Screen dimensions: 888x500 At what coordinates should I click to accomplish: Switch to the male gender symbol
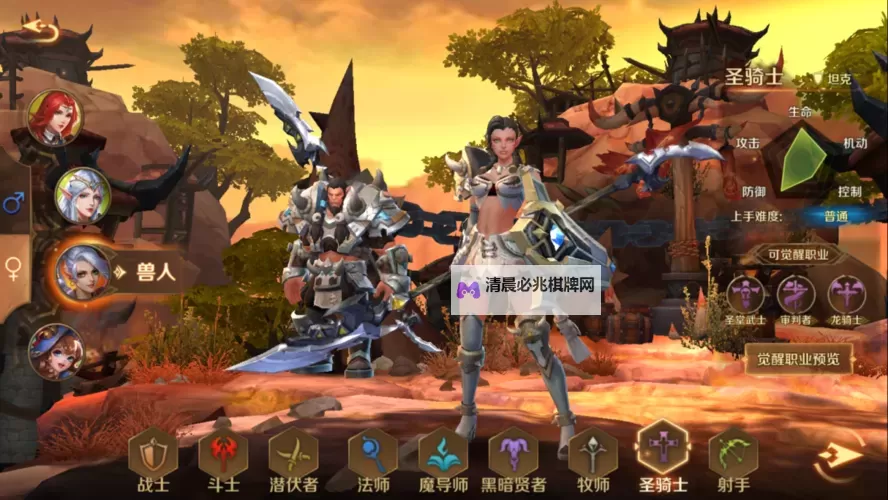pos(14,205)
